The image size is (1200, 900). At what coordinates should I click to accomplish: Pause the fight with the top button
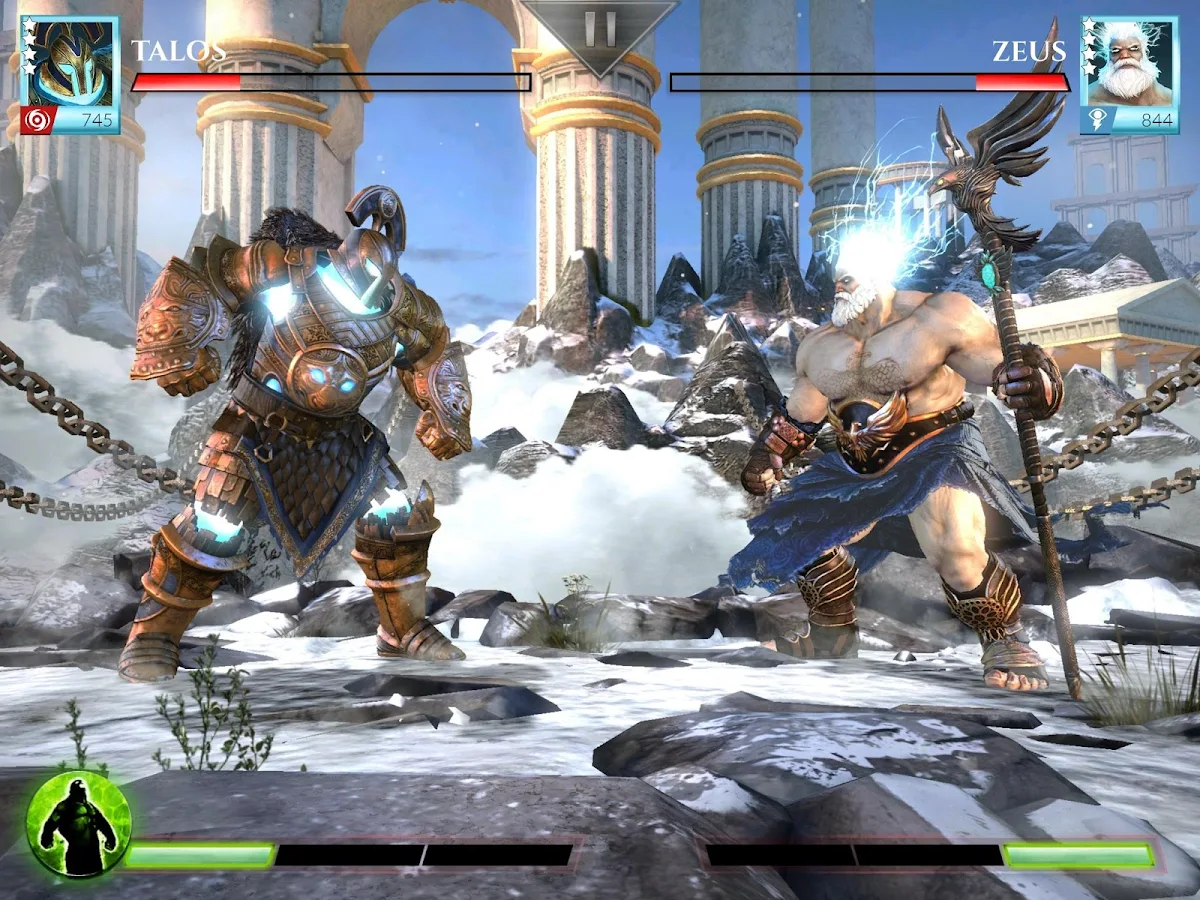pos(600,28)
